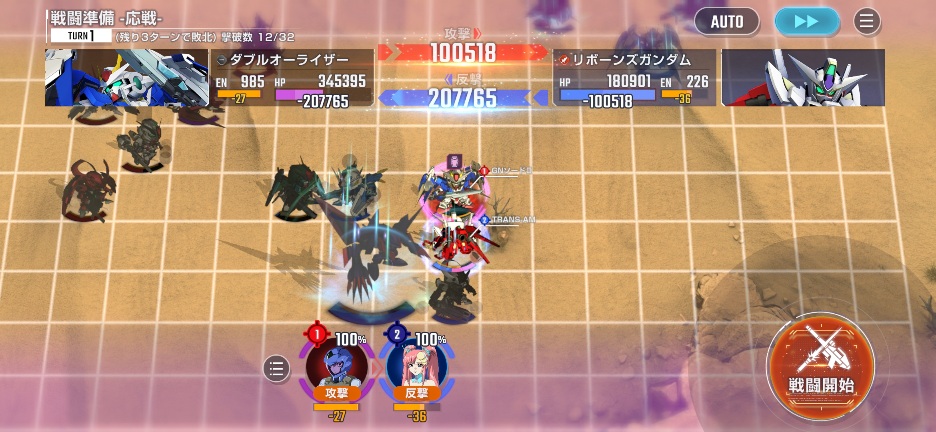
Task: Select the 反撃 counterattack pilot portrait
Action: 416,364
